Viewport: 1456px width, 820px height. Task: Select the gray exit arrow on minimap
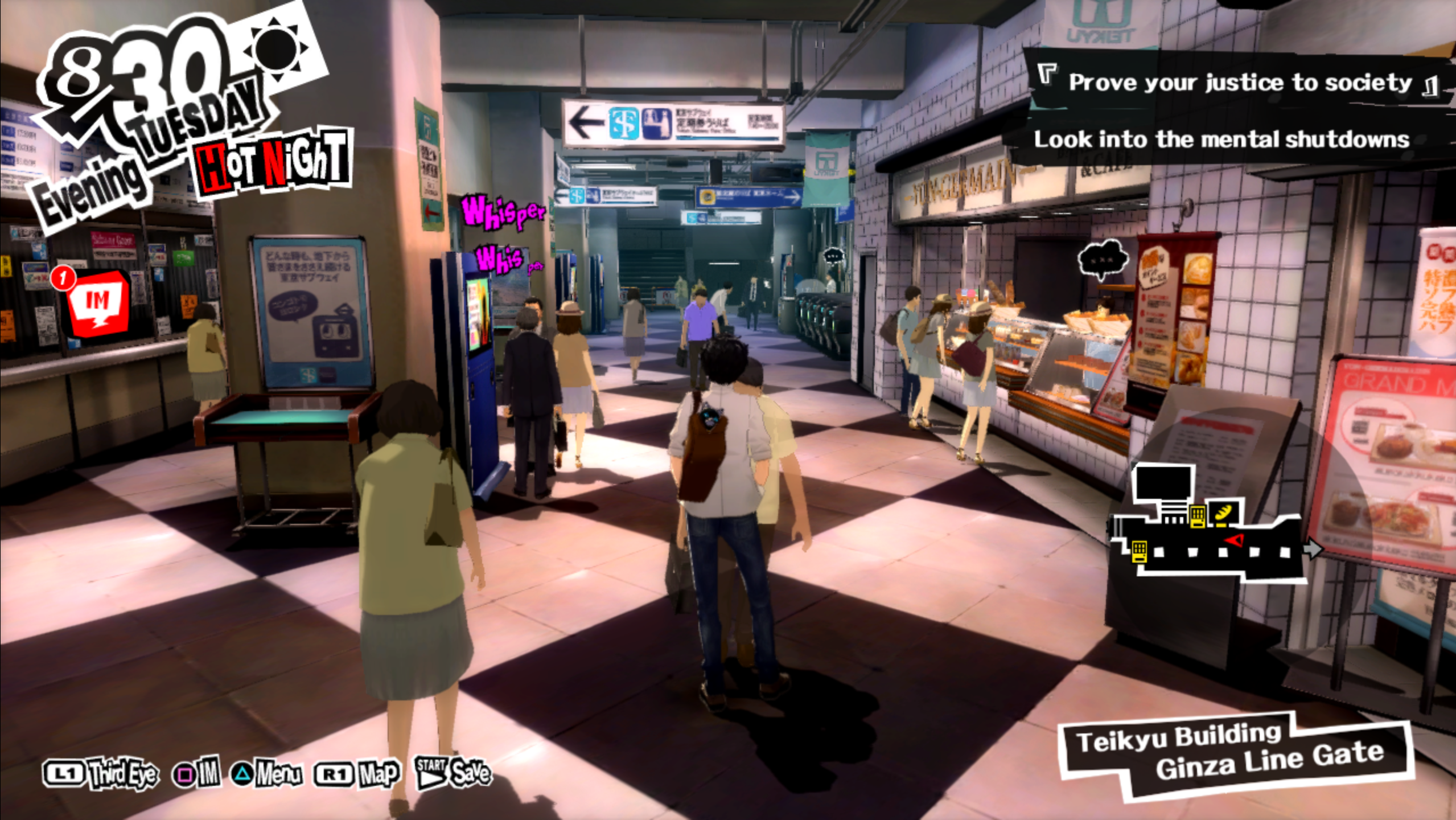click(1313, 549)
